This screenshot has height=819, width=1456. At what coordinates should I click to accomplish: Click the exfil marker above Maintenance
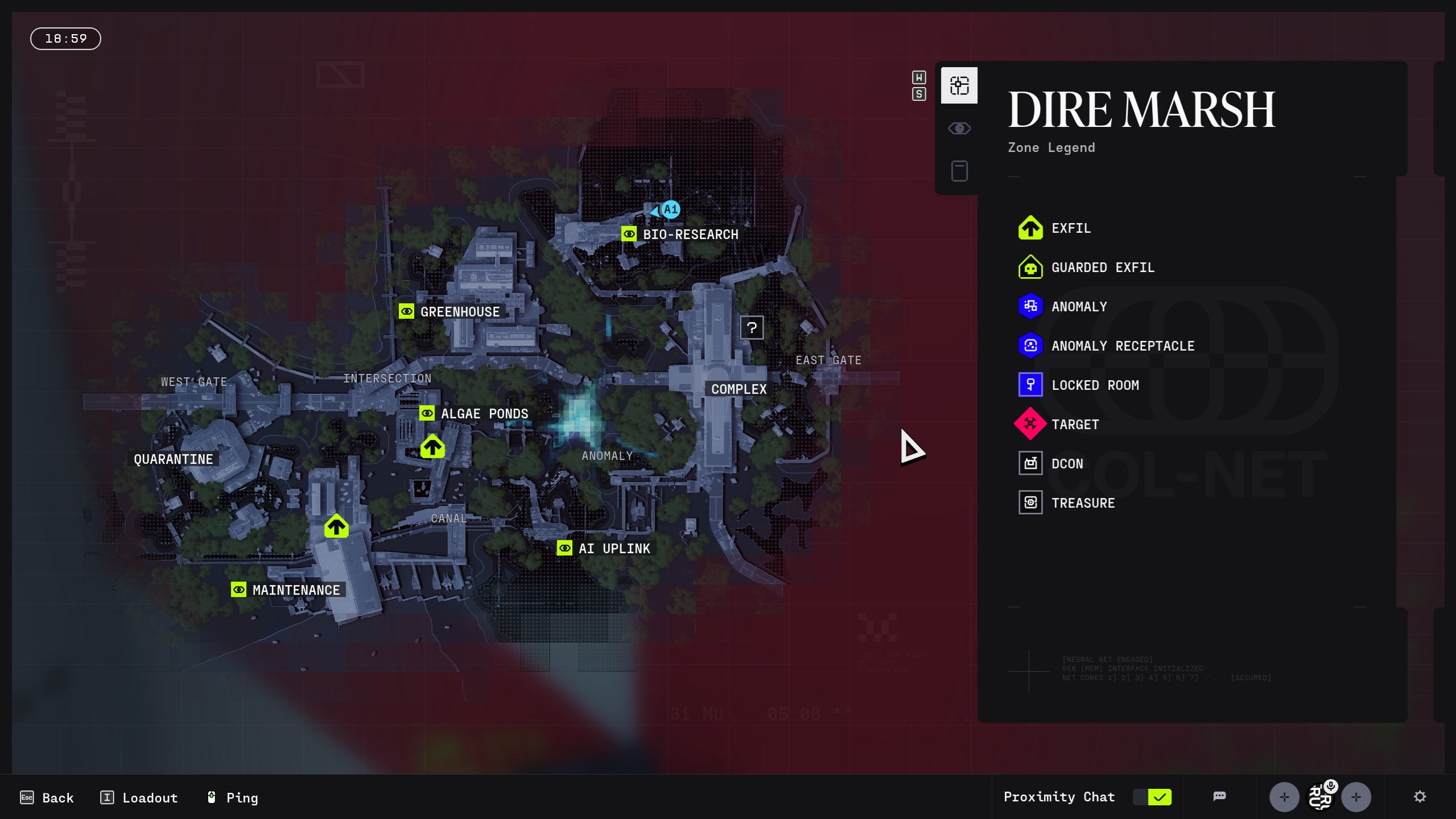point(336,526)
